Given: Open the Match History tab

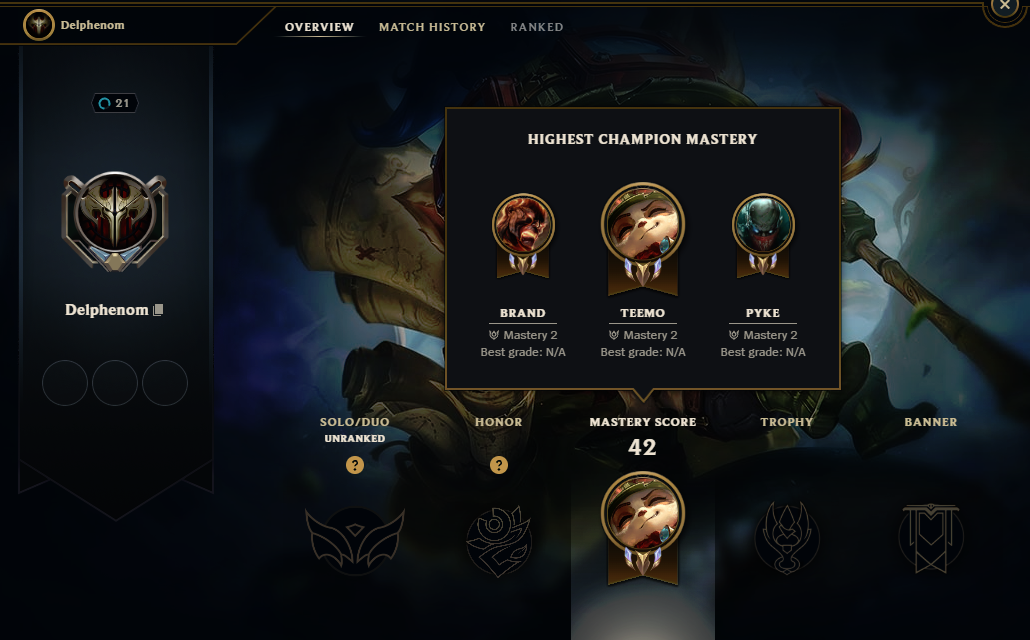Looking at the screenshot, I should click(x=432, y=27).
